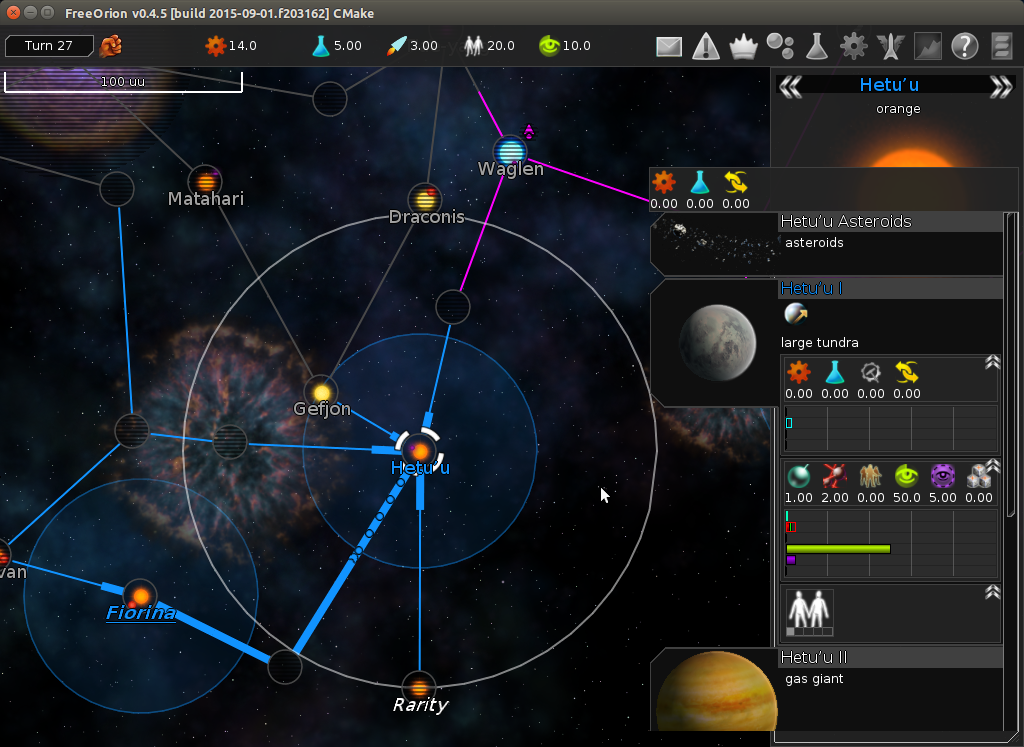Close the FreeOrion window
The image size is (1024, 747).
click(x=11, y=12)
